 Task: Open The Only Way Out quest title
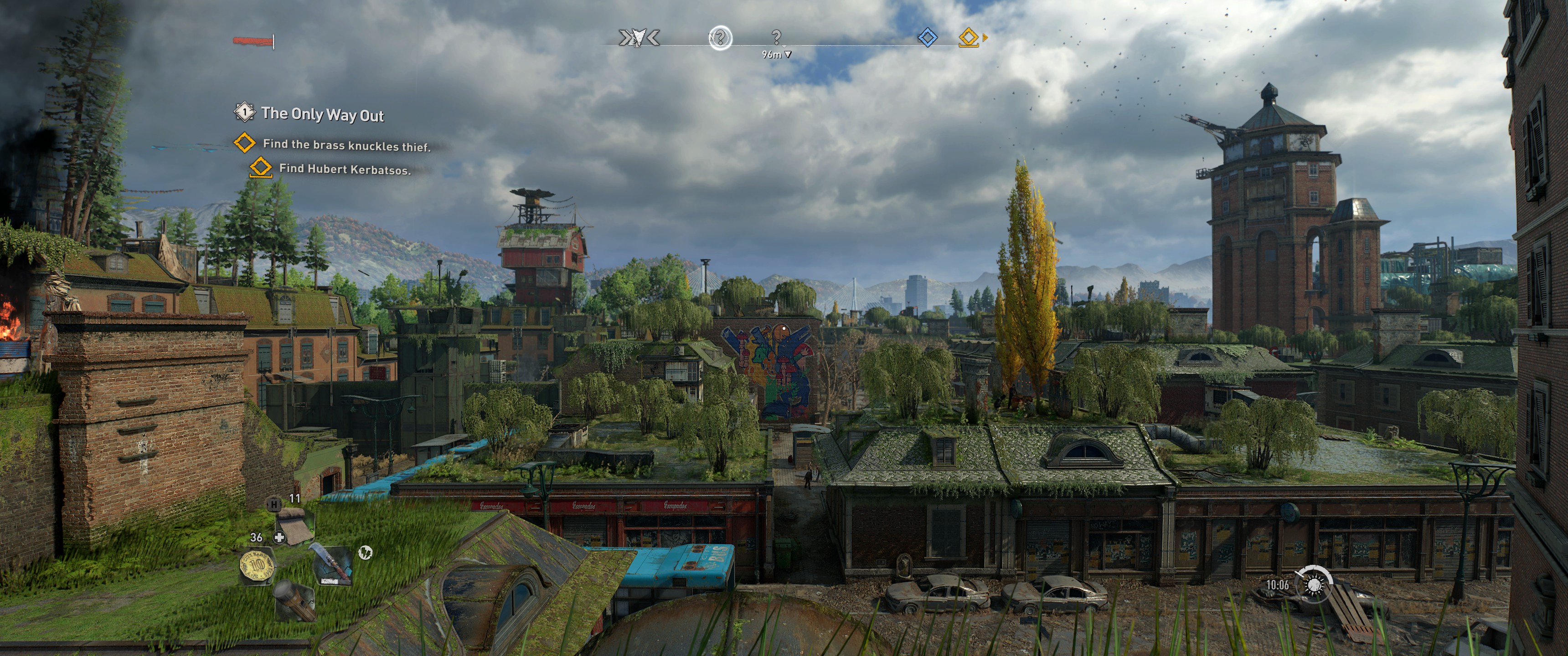(x=322, y=114)
